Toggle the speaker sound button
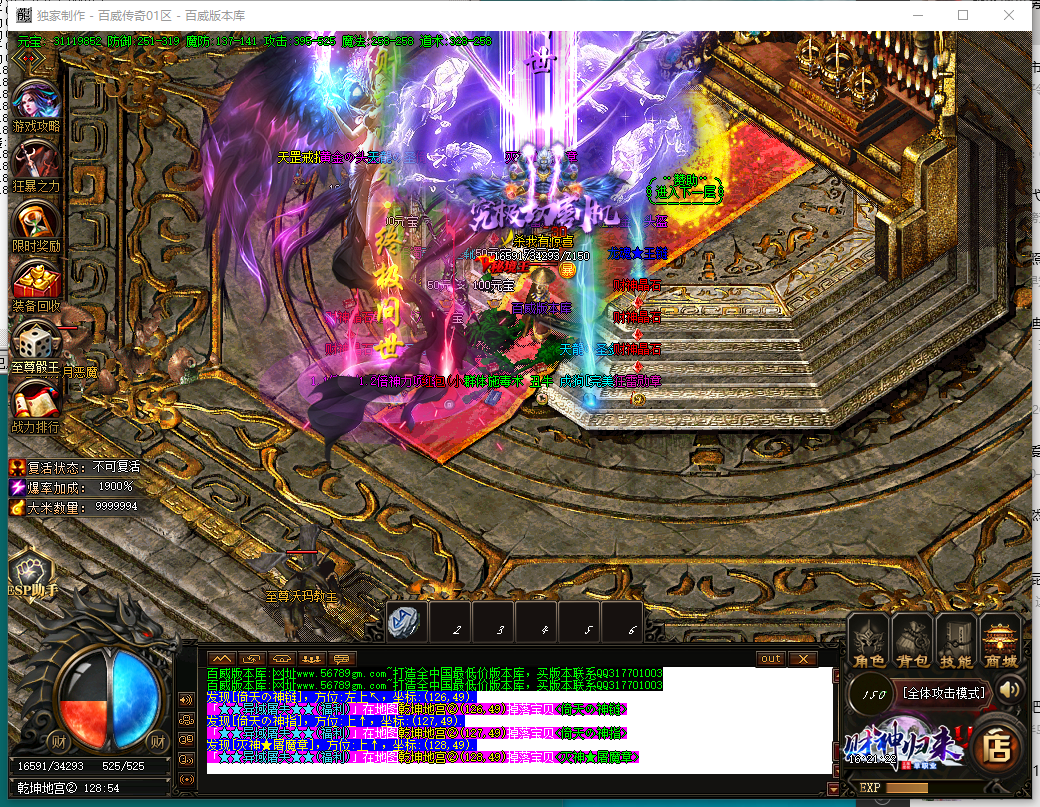The image size is (1040, 807). click(1010, 689)
